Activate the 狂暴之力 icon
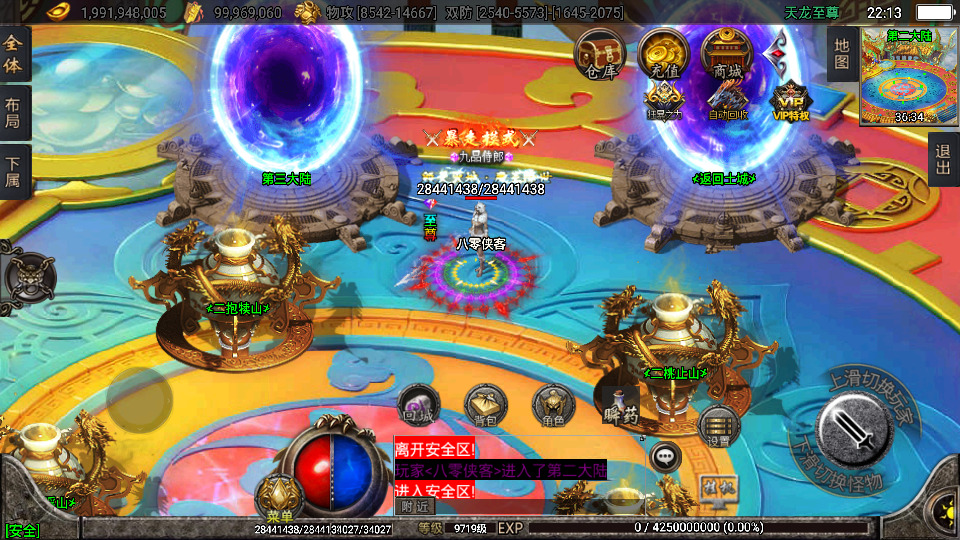This screenshot has height=540, width=960. (x=664, y=100)
